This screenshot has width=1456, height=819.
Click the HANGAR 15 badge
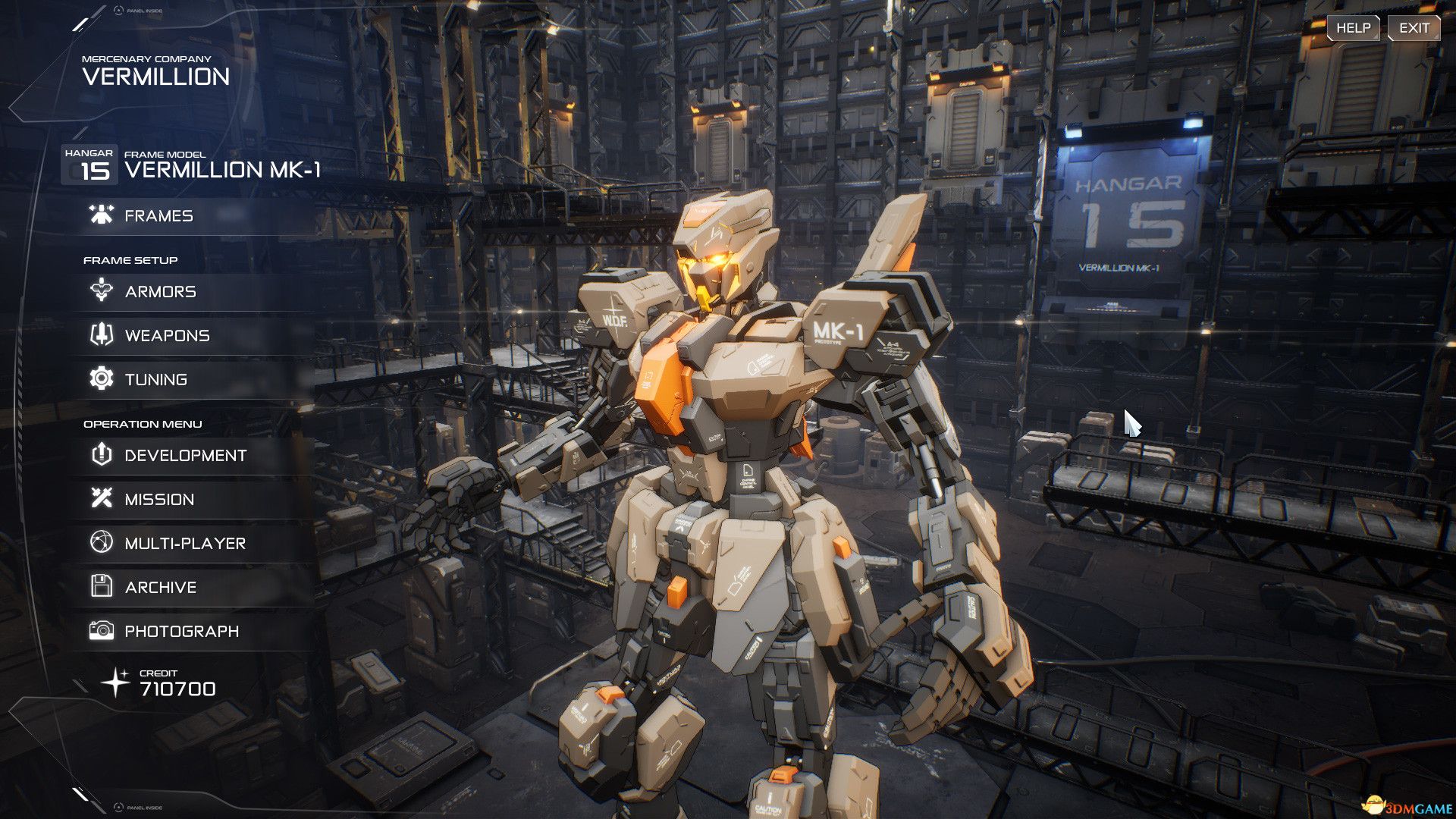pyautogui.click(x=89, y=164)
